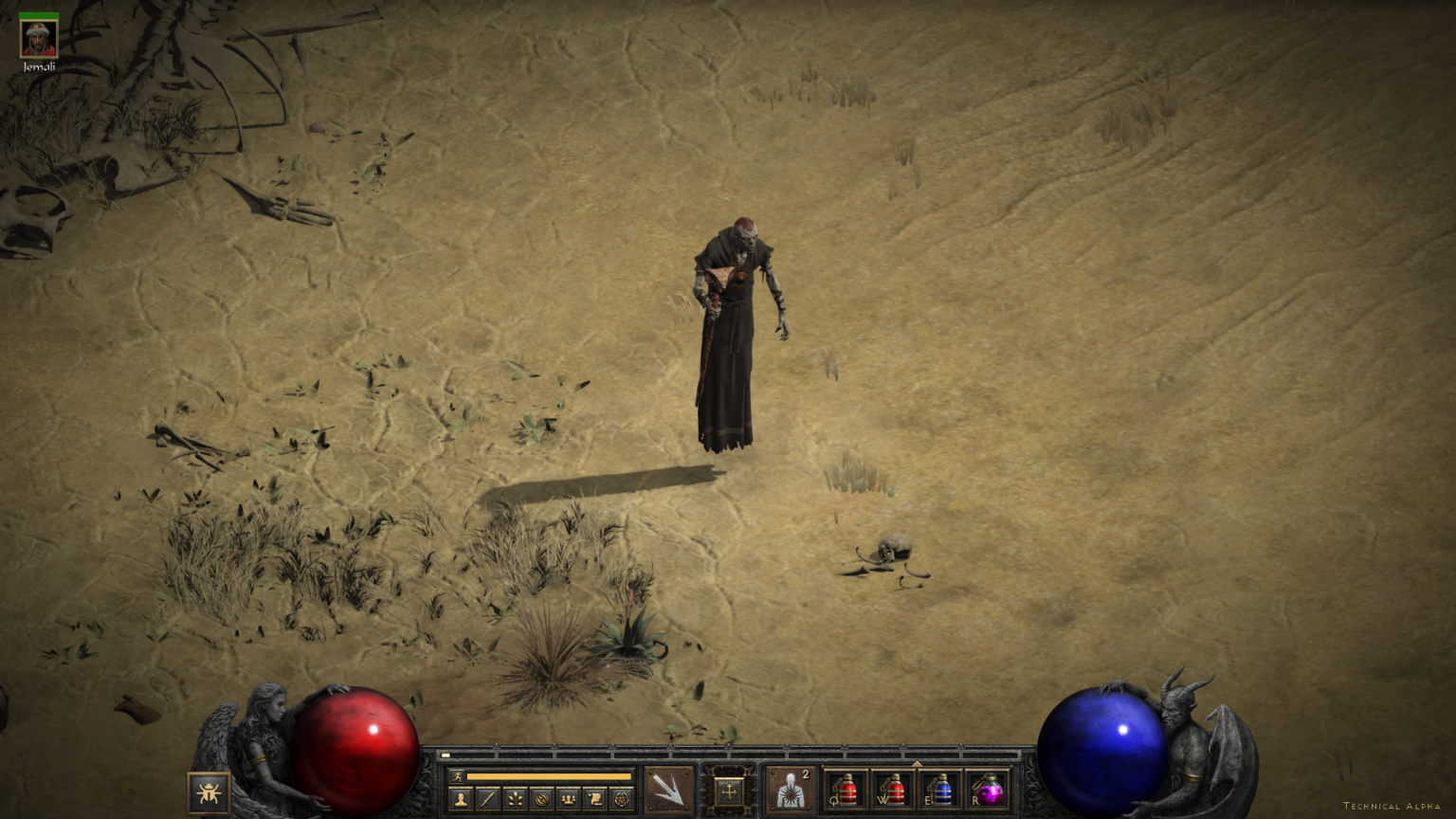Select the left-click arrow attack skill
This screenshot has width=1456, height=819.
pos(669,791)
